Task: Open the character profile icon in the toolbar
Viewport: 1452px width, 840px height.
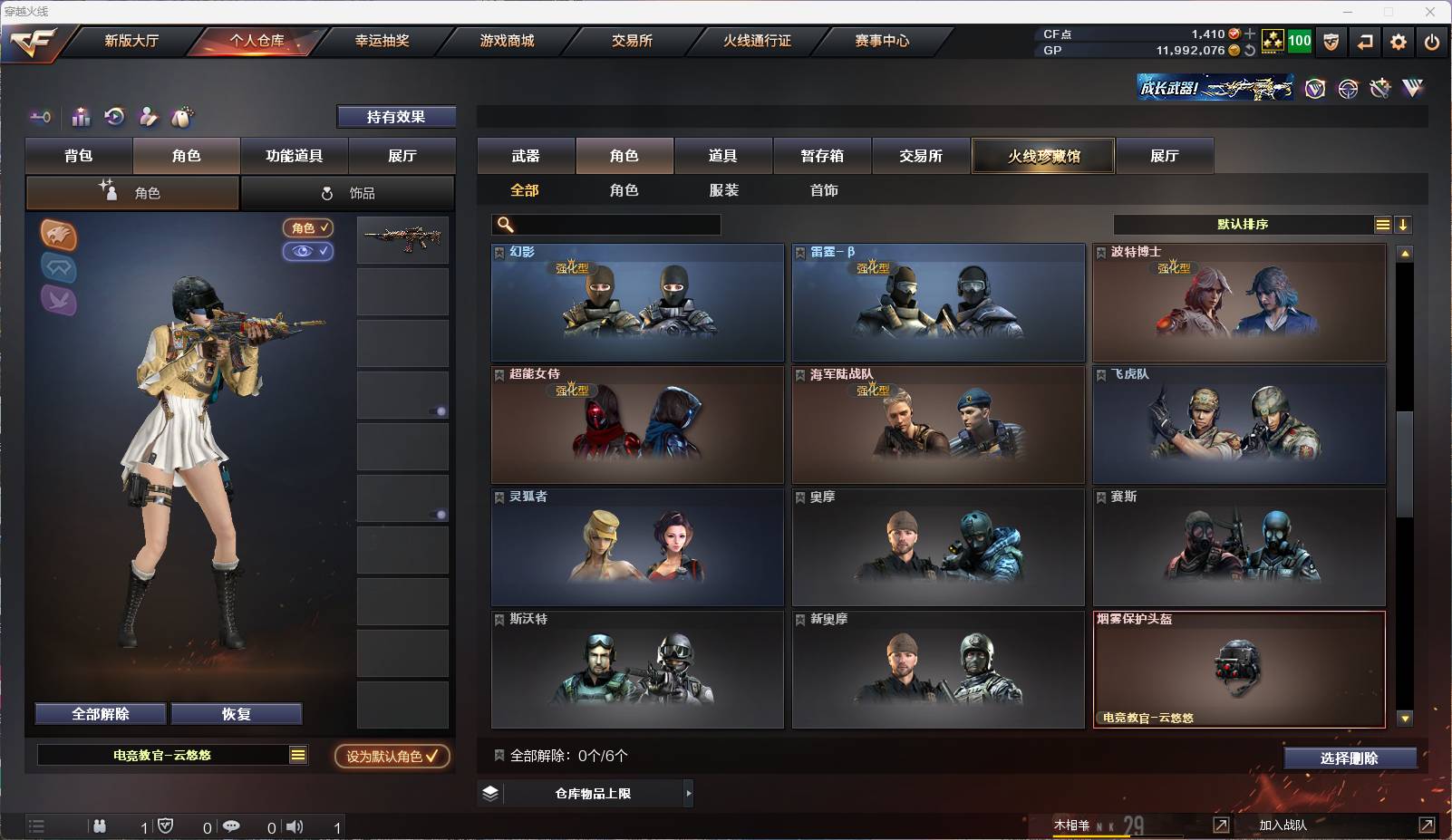Action: coord(148,117)
